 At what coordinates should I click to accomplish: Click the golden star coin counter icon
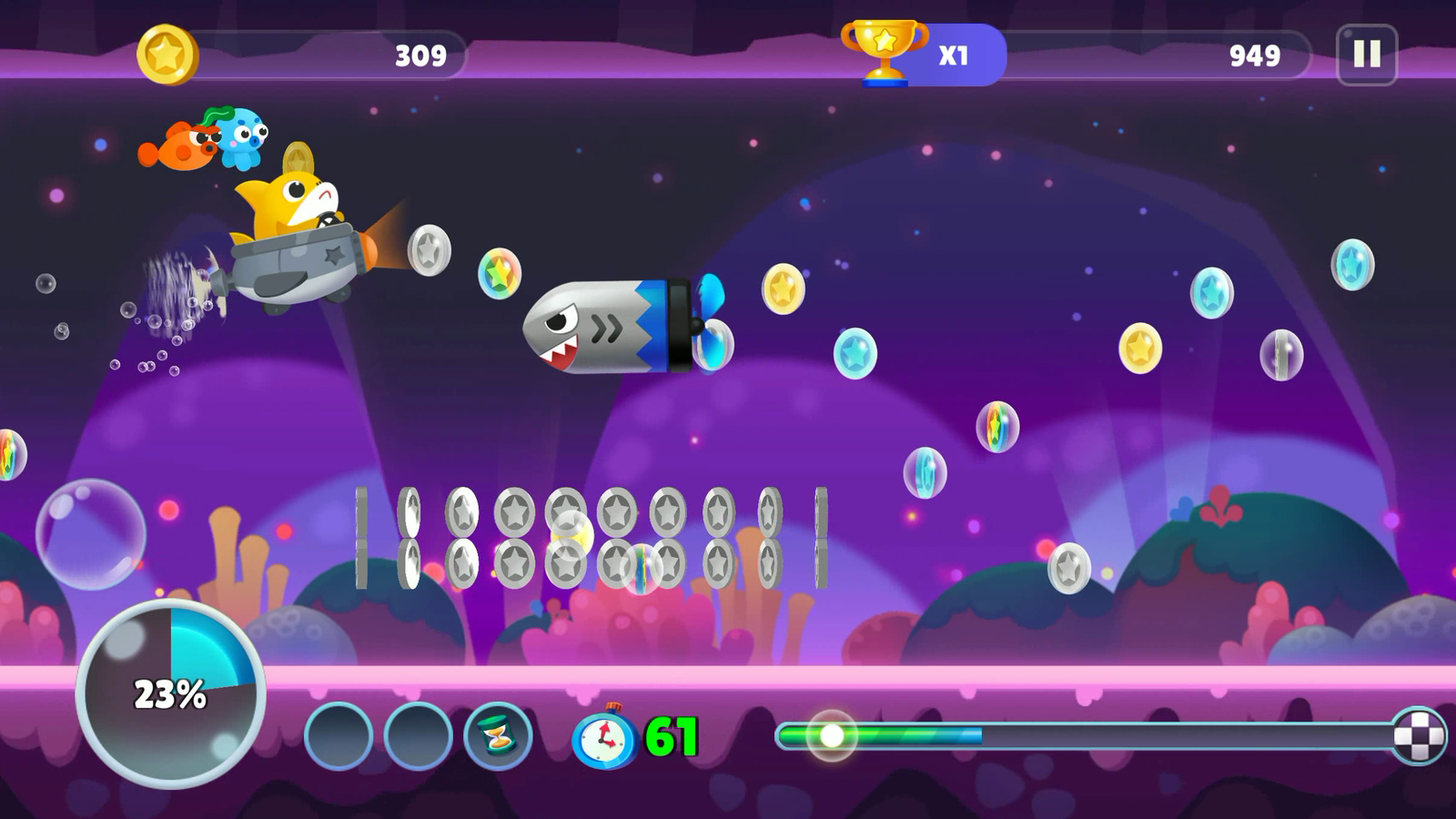click(x=170, y=53)
